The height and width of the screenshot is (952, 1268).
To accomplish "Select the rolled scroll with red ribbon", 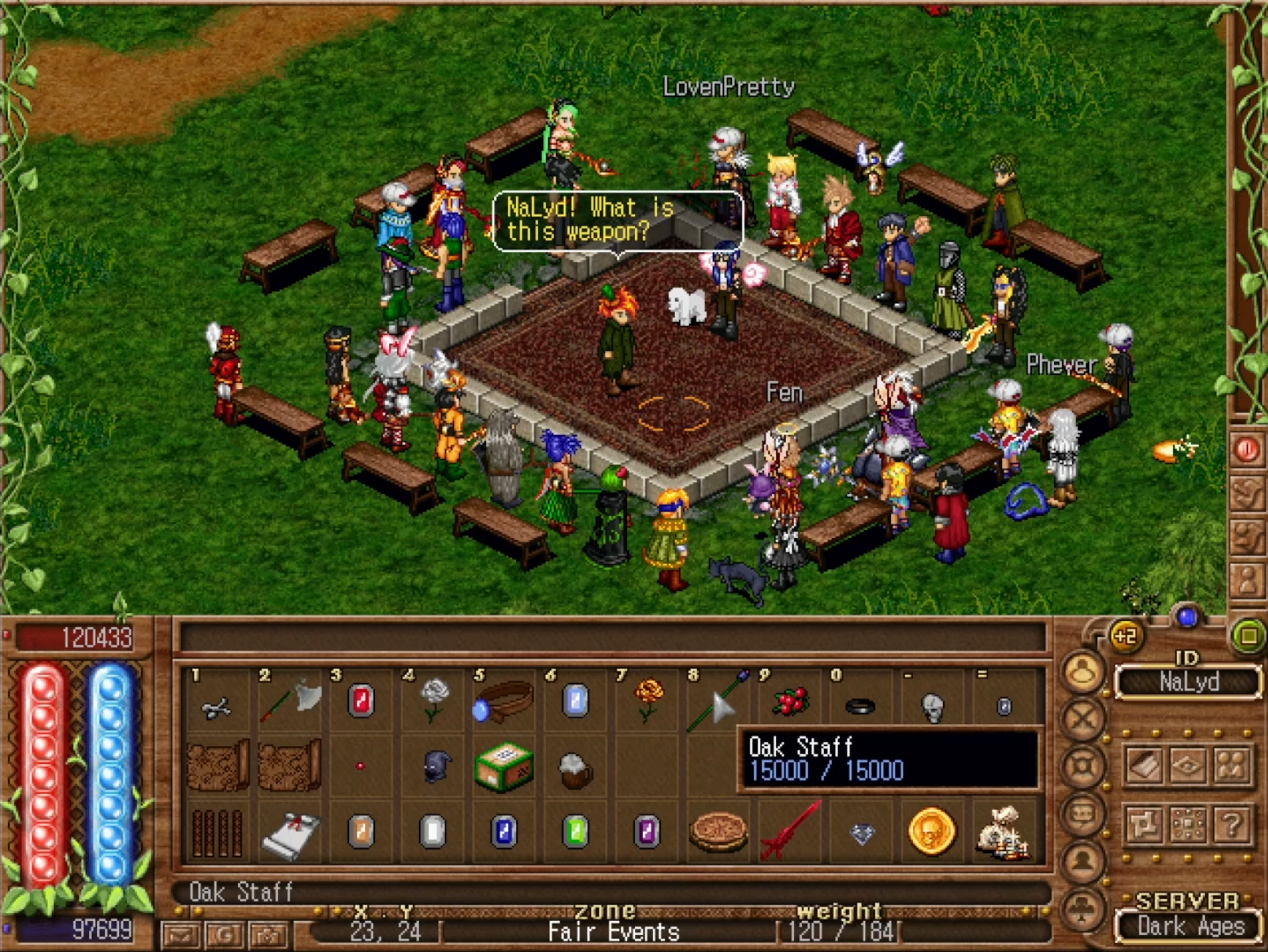I will click(x=290, y=835).
